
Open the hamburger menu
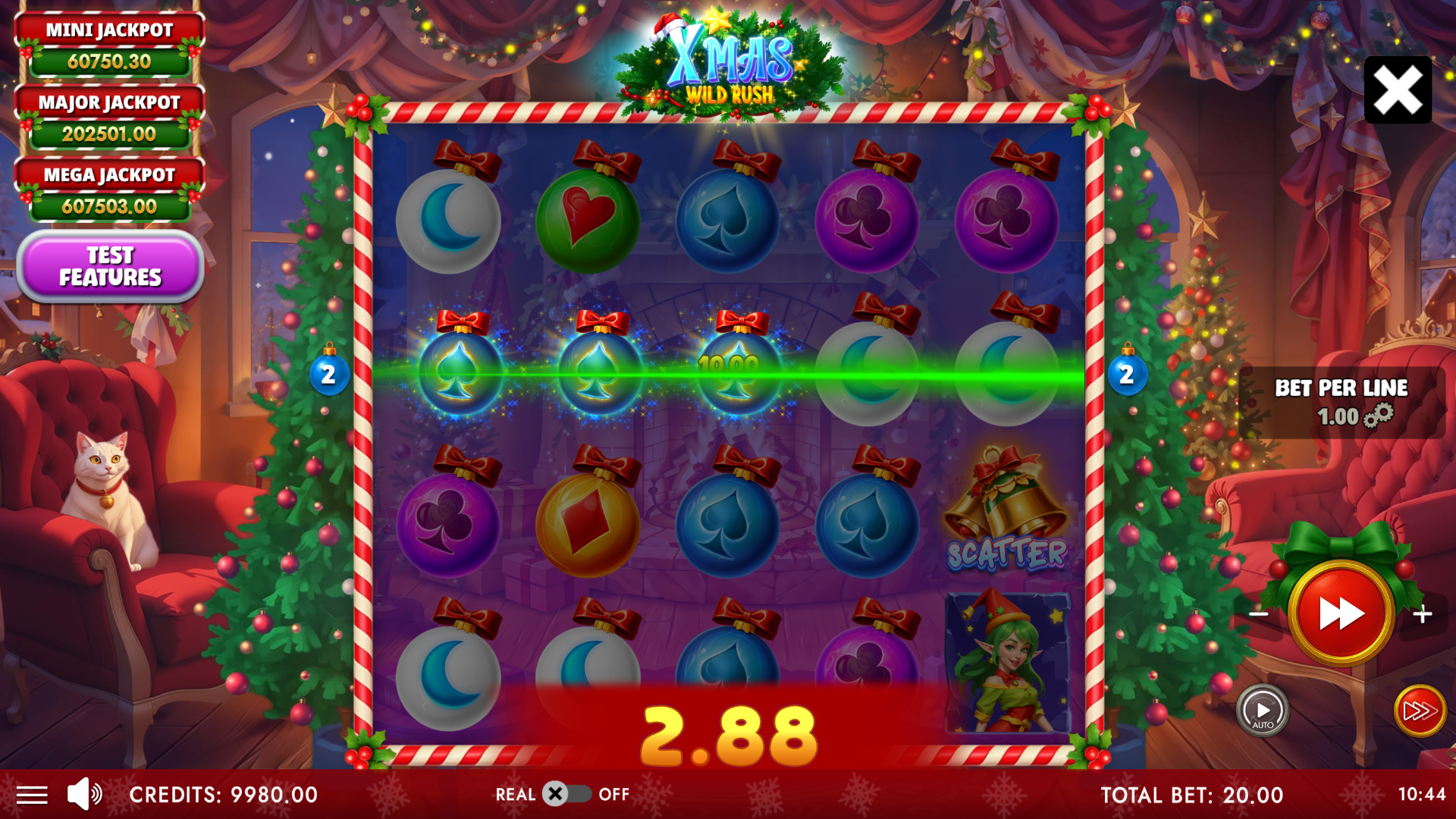[32, 795]
